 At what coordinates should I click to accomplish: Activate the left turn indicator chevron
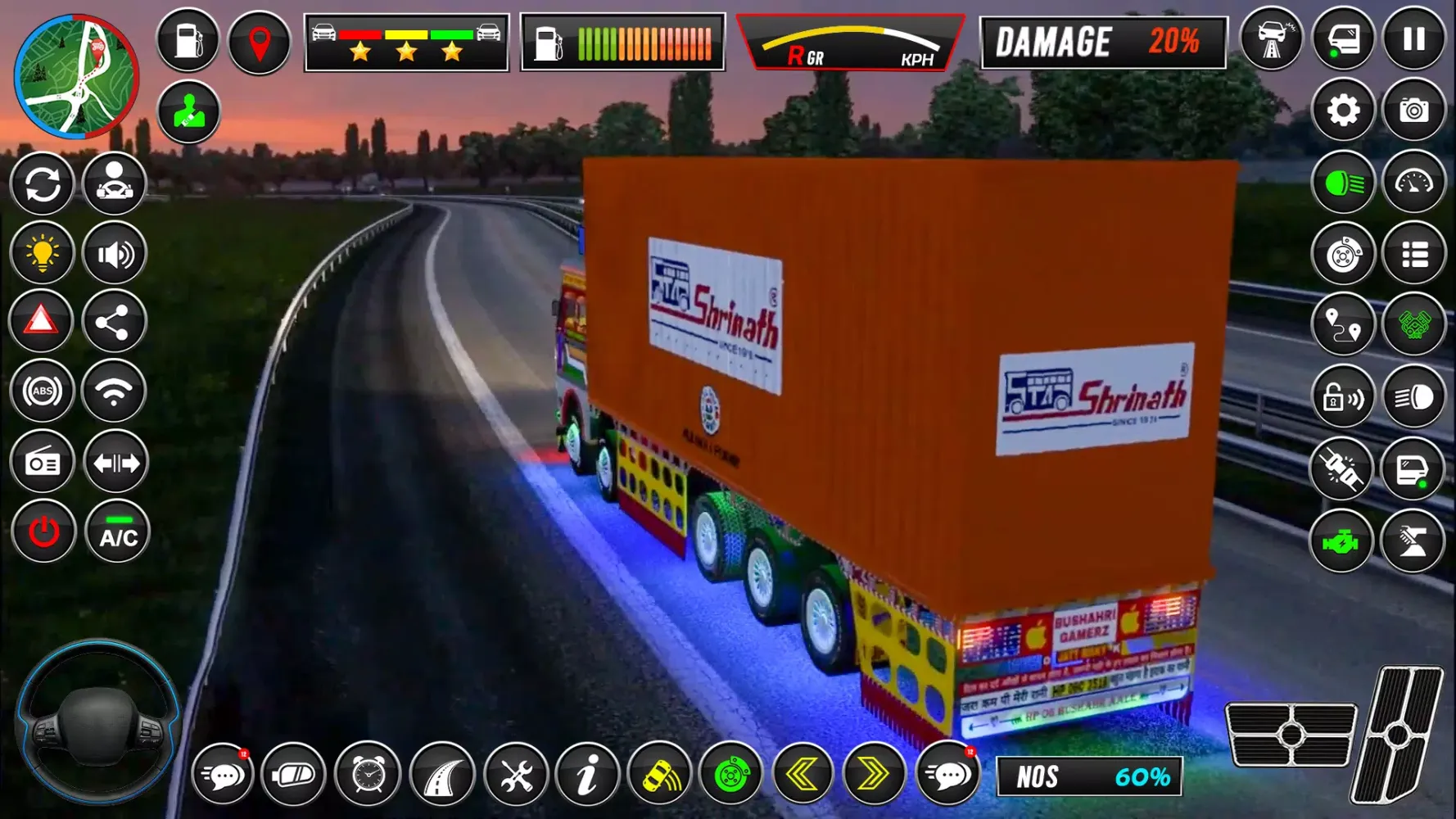803,774
